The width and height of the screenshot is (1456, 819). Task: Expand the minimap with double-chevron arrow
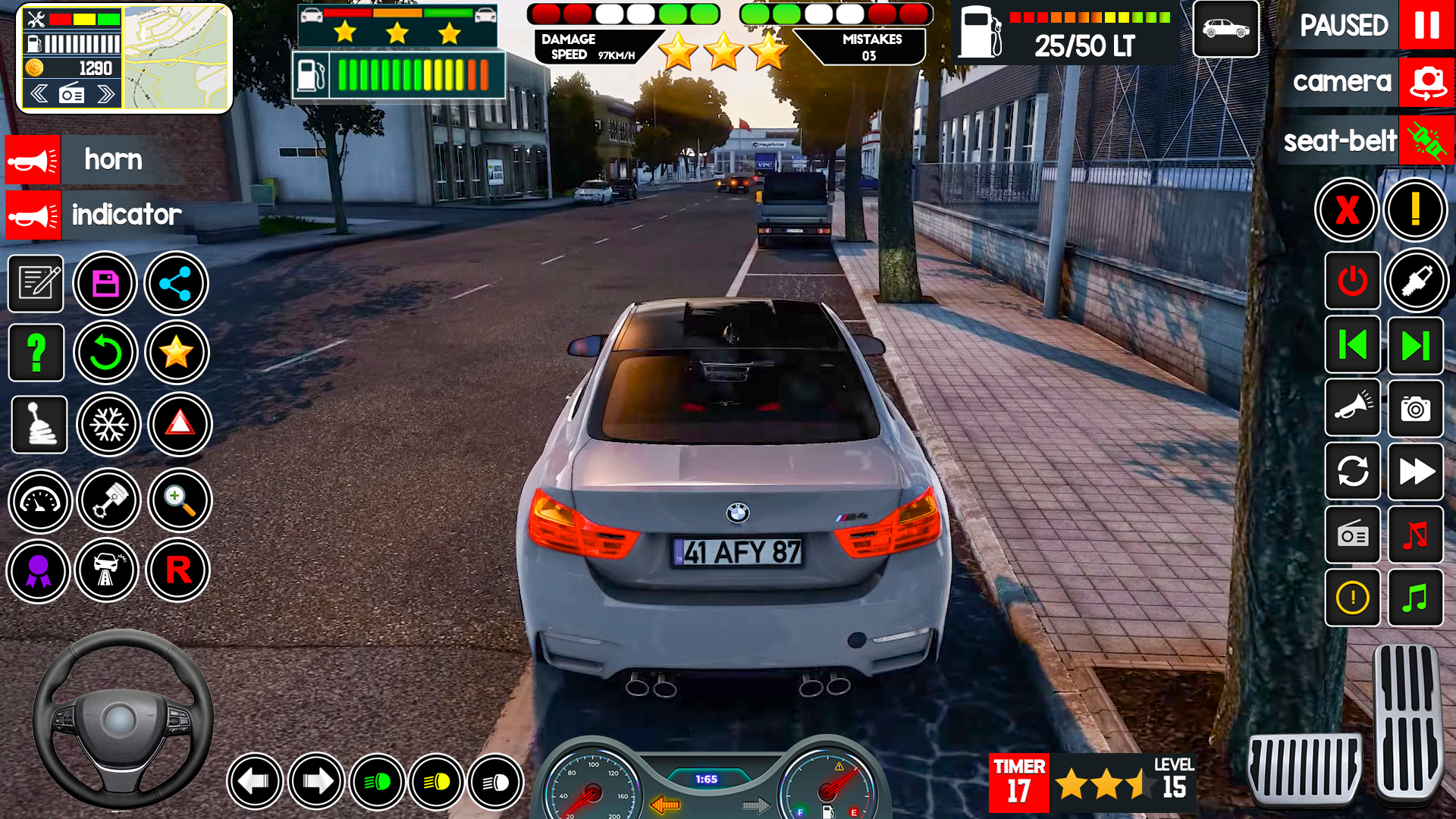point(106,93)
